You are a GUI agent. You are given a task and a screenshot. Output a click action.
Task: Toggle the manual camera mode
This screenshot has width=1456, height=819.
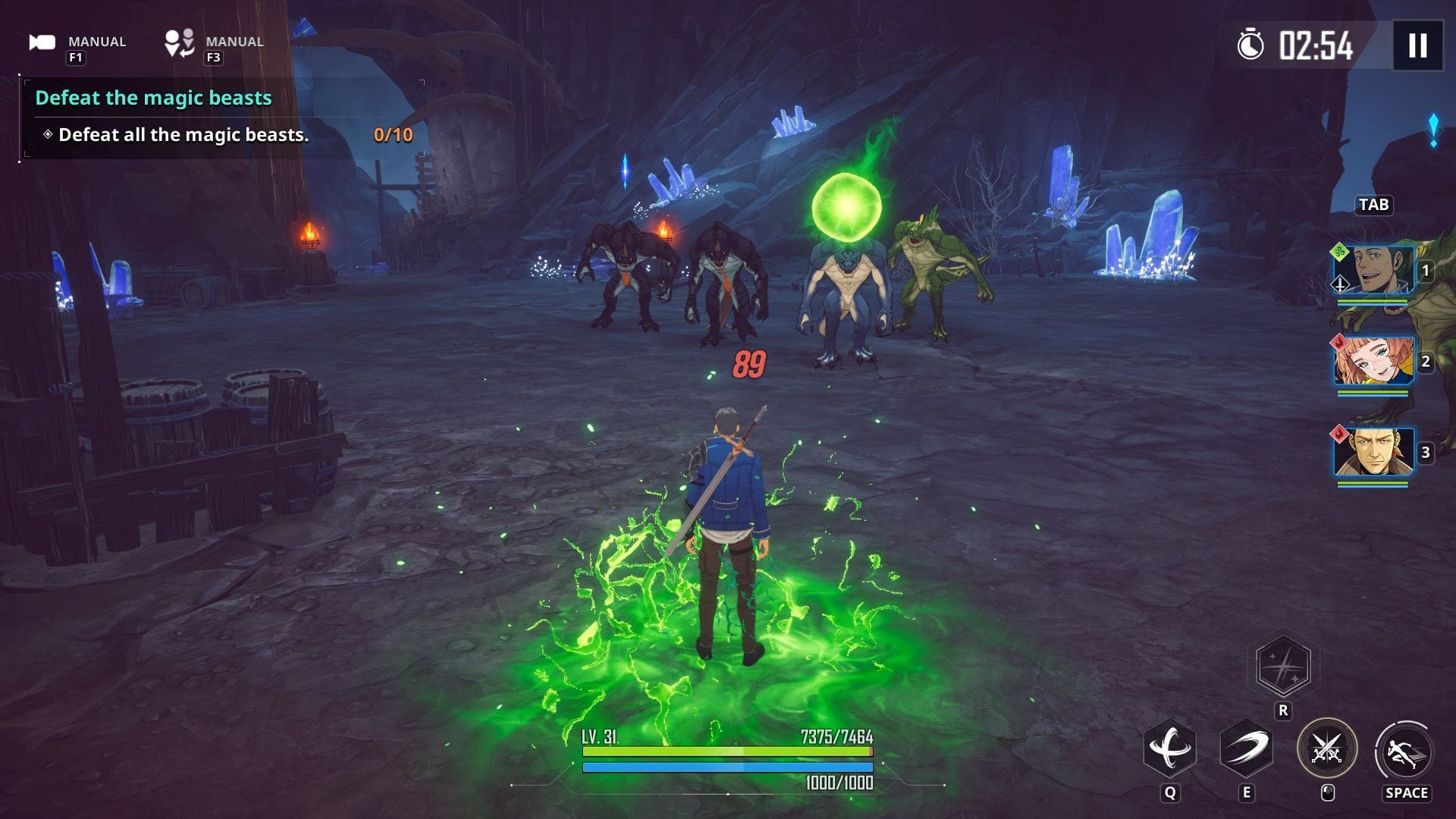(43, 43)
